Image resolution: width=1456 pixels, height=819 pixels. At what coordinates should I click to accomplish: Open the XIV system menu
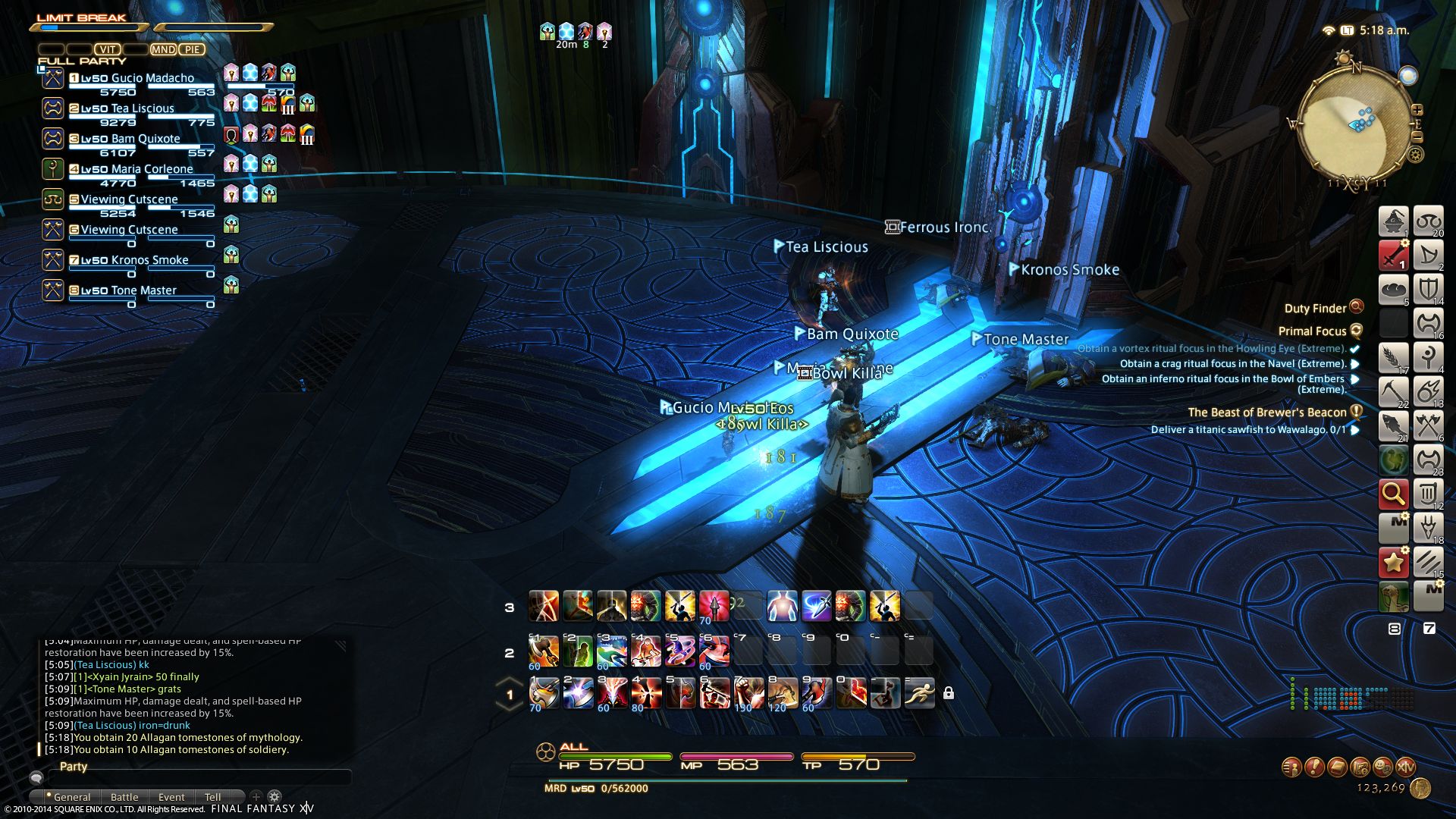click(1405, 767)
